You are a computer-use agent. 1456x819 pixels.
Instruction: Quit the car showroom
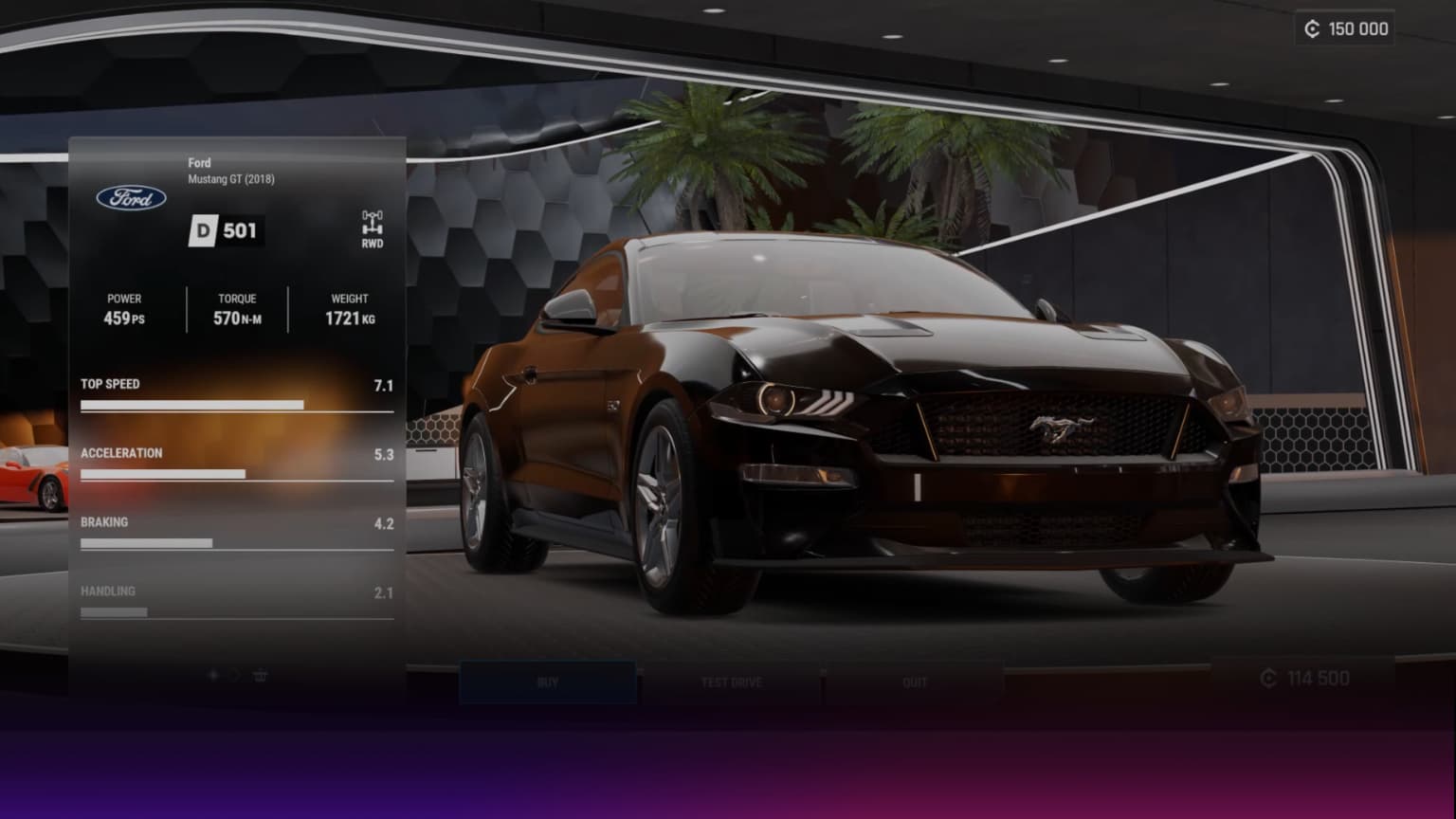click(x=914, y=682)
